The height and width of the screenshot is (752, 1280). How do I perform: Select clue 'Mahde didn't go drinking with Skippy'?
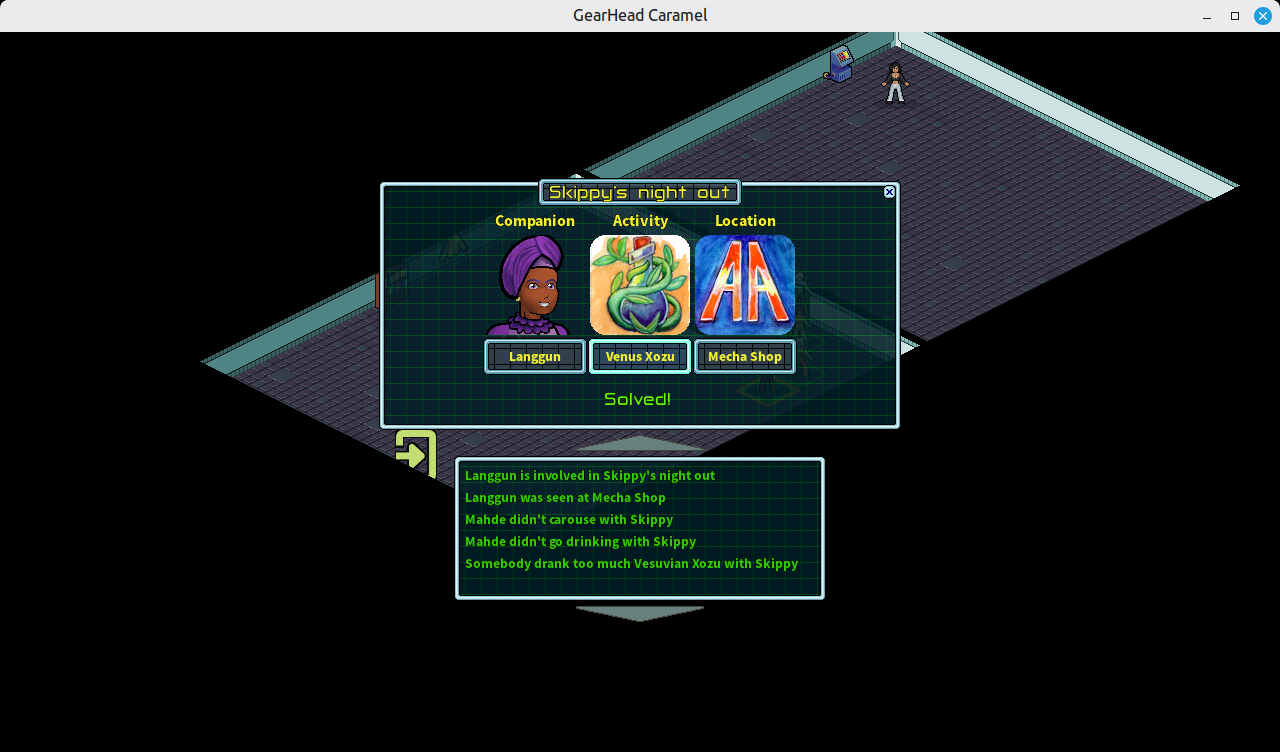click(580, 542)
